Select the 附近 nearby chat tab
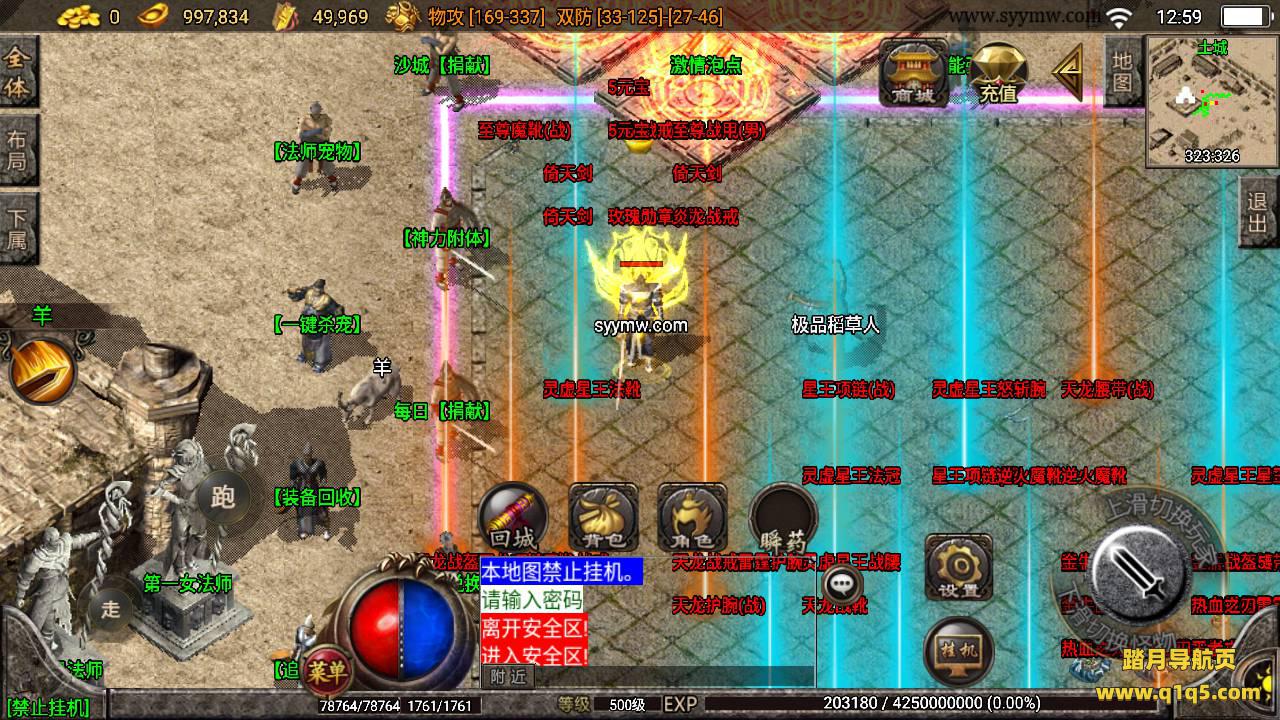Image resolution: width=1280 pixels, height=720 pixels. 508,677
